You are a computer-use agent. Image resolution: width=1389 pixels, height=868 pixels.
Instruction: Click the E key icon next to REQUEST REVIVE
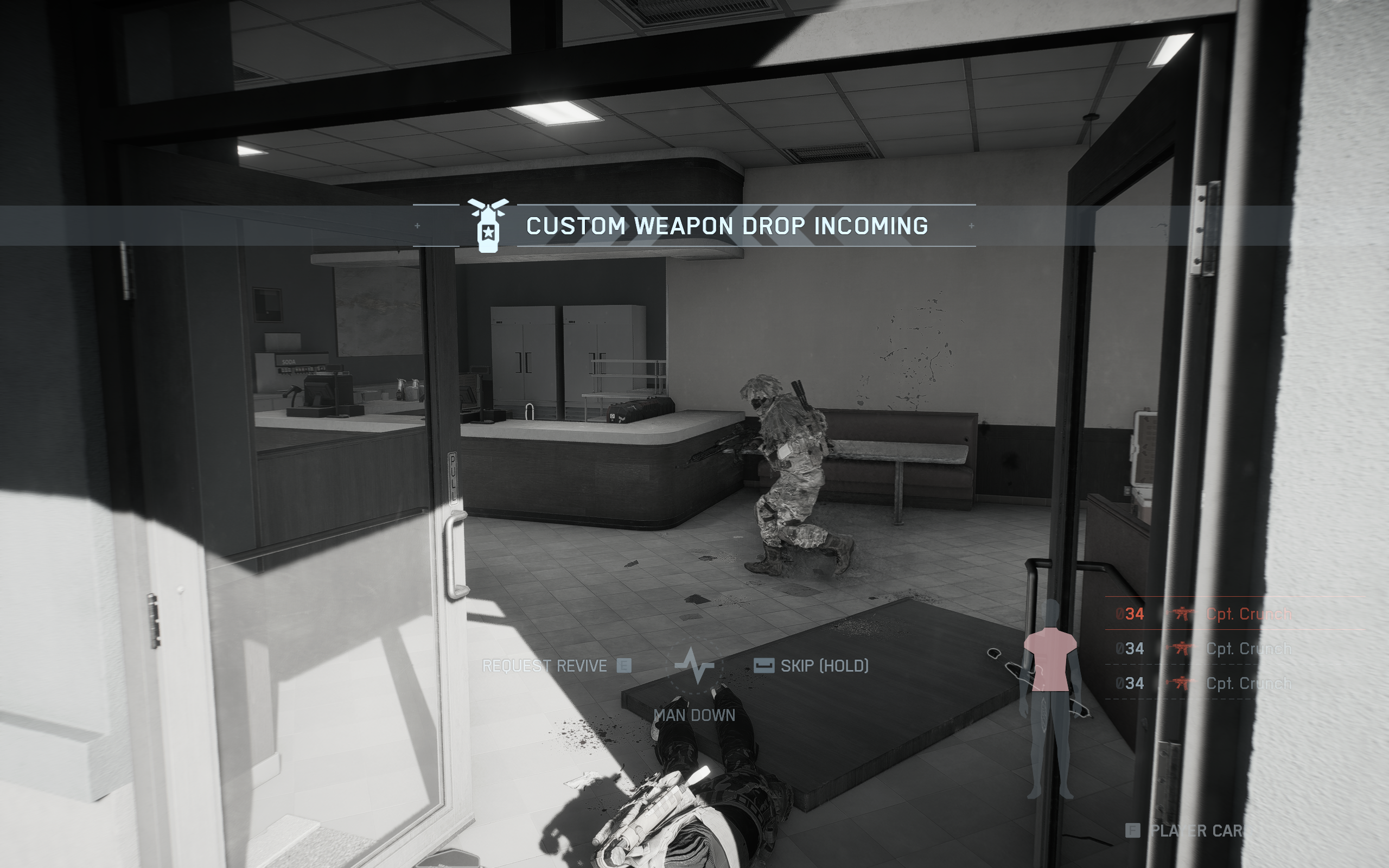click(625, 666)
